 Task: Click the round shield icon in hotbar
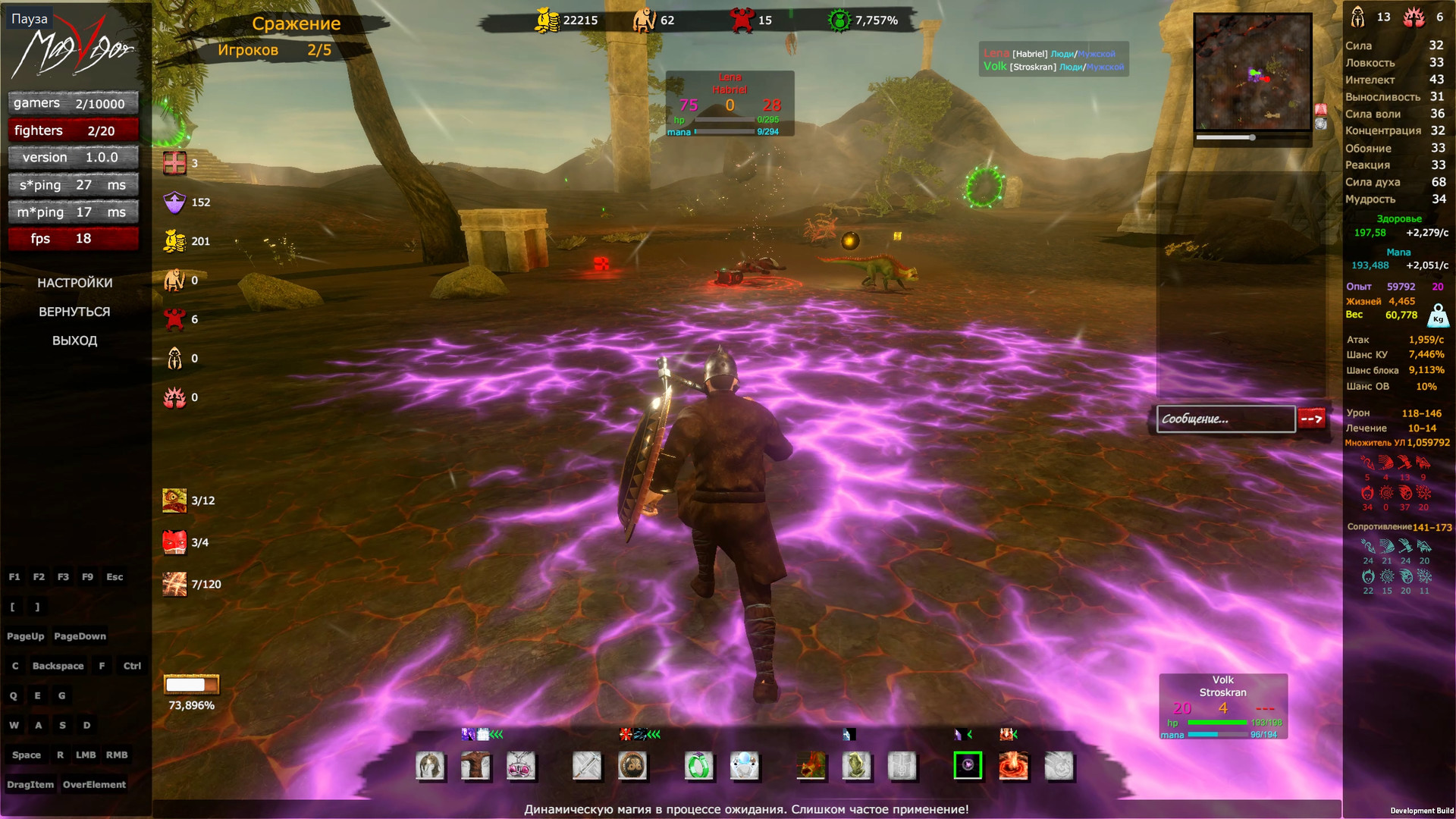632,767
